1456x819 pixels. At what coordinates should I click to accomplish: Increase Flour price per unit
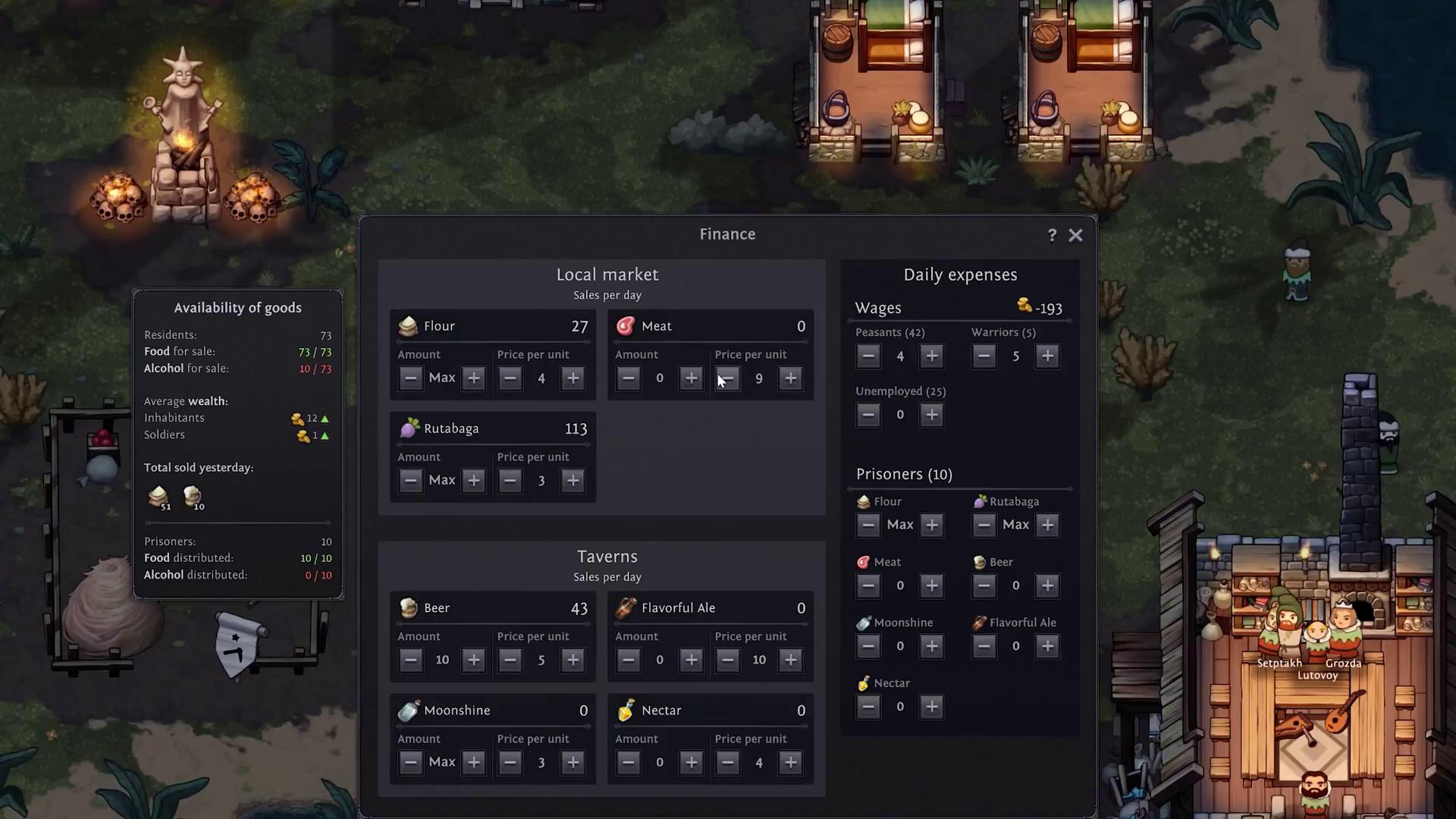(573, 378)
